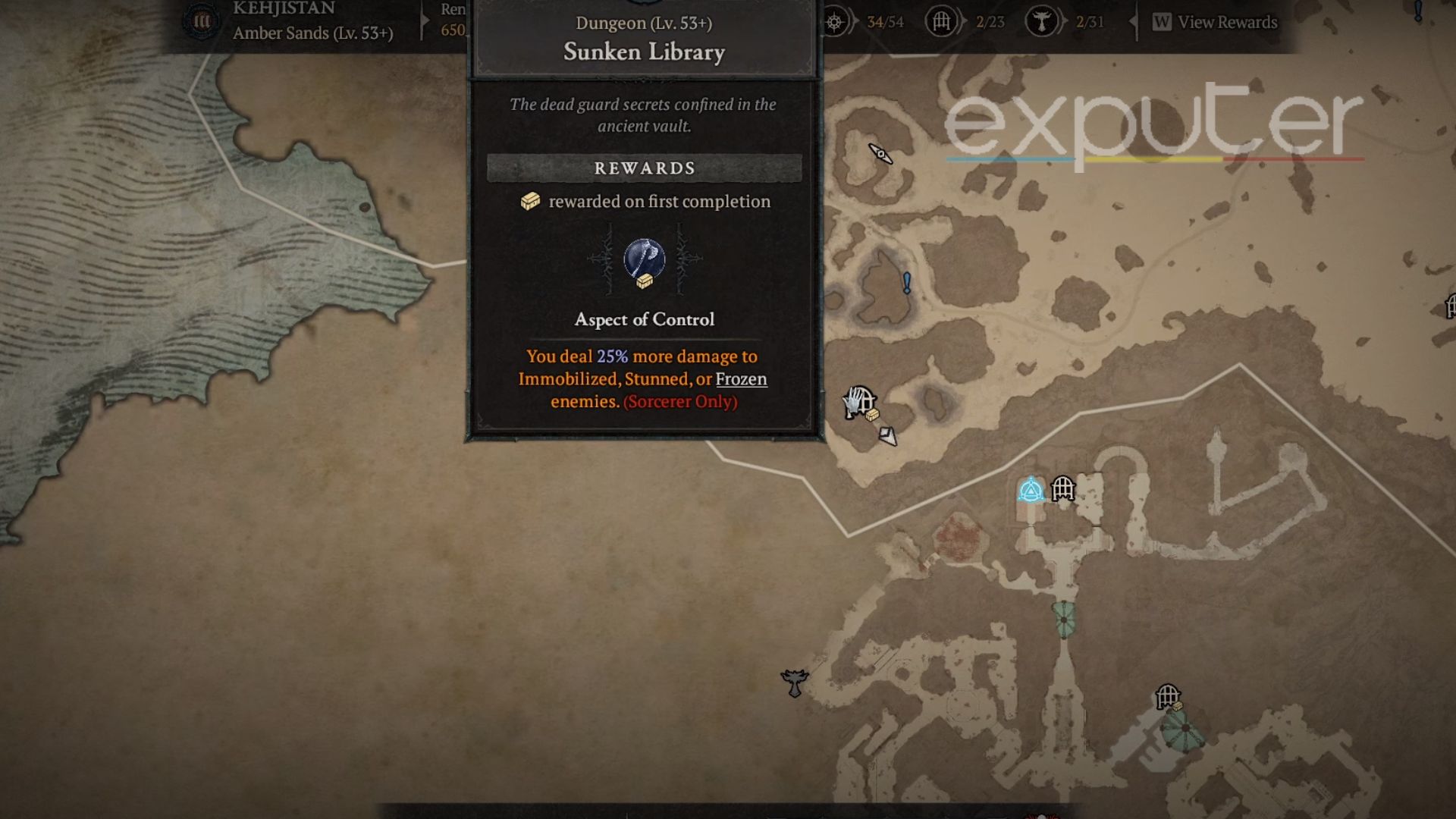Select the dungeons completion gate icon in top bar
The height and width of the screenshot is (819, 1456).
[x=943, y=23]
